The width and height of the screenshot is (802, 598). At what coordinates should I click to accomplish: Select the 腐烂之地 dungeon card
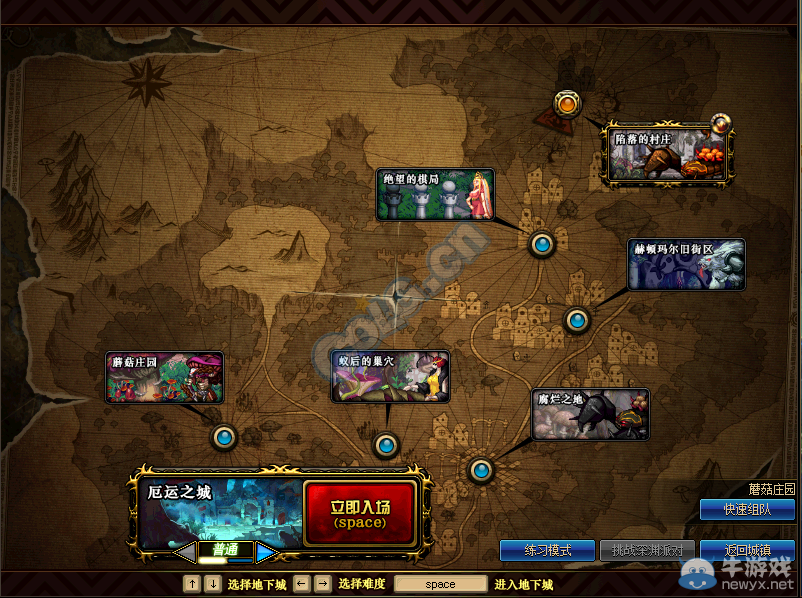pos(590,415)
